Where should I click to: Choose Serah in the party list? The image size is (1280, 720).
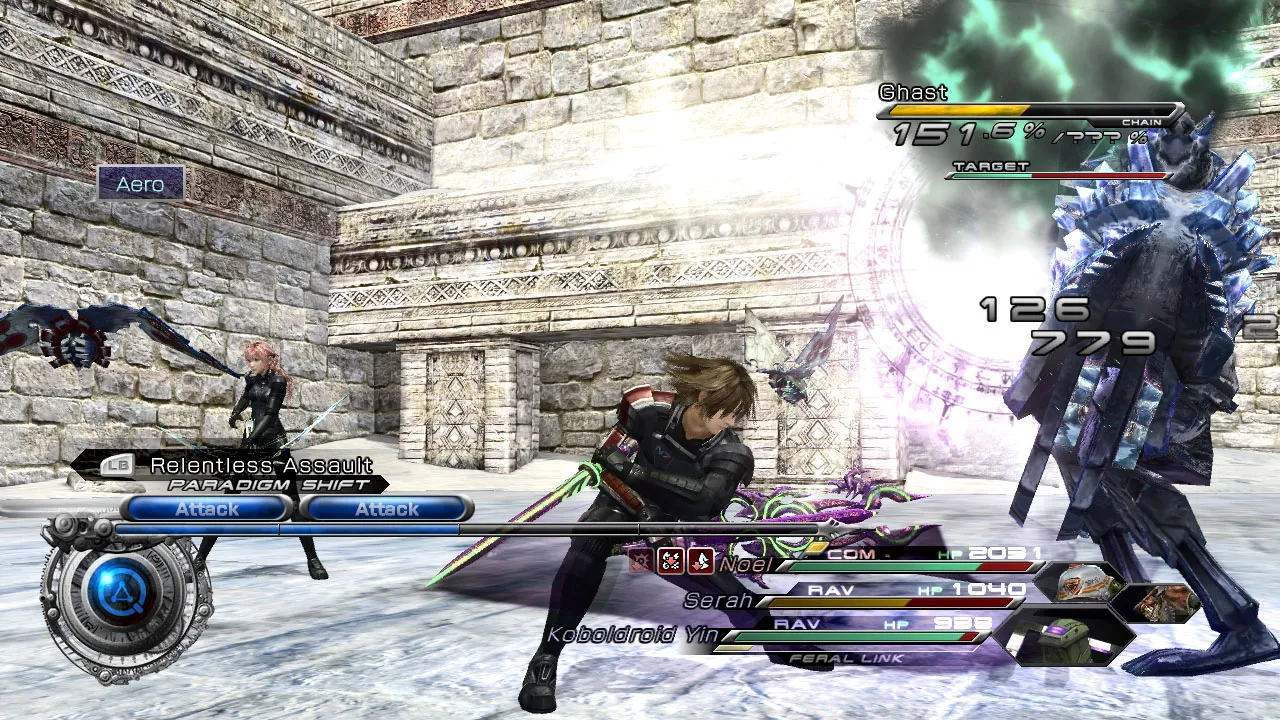point(718,601)
